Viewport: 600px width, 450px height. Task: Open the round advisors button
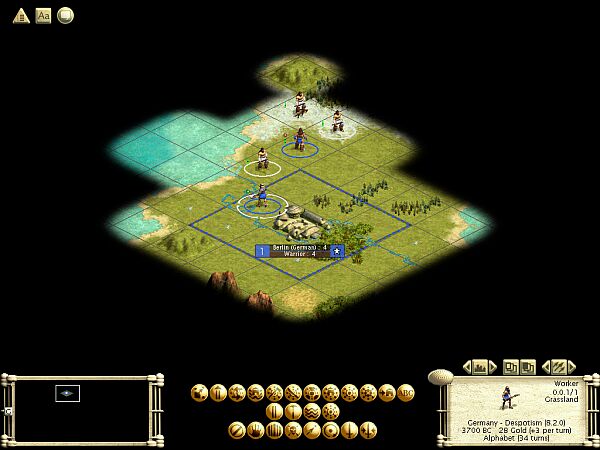(64, 15)
